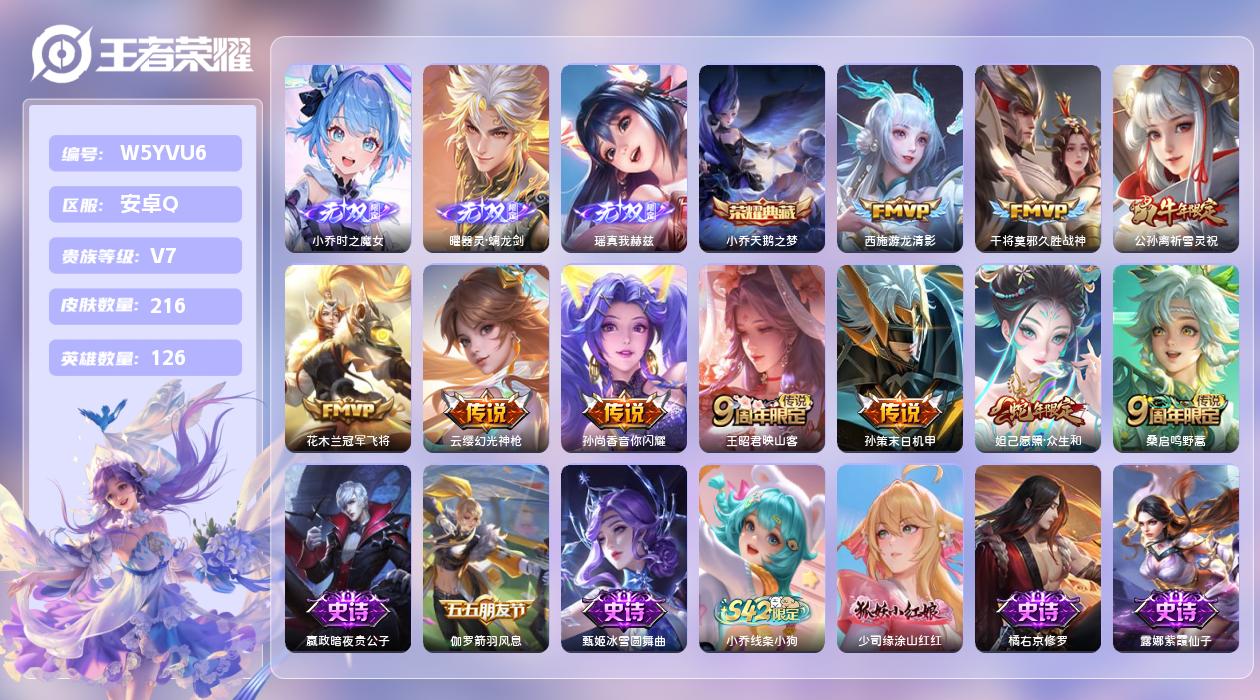Select the 云缨幻光神枪 legendary skin
The height and width of the screenshot is (700, 1260).
(x=486, y=358)
